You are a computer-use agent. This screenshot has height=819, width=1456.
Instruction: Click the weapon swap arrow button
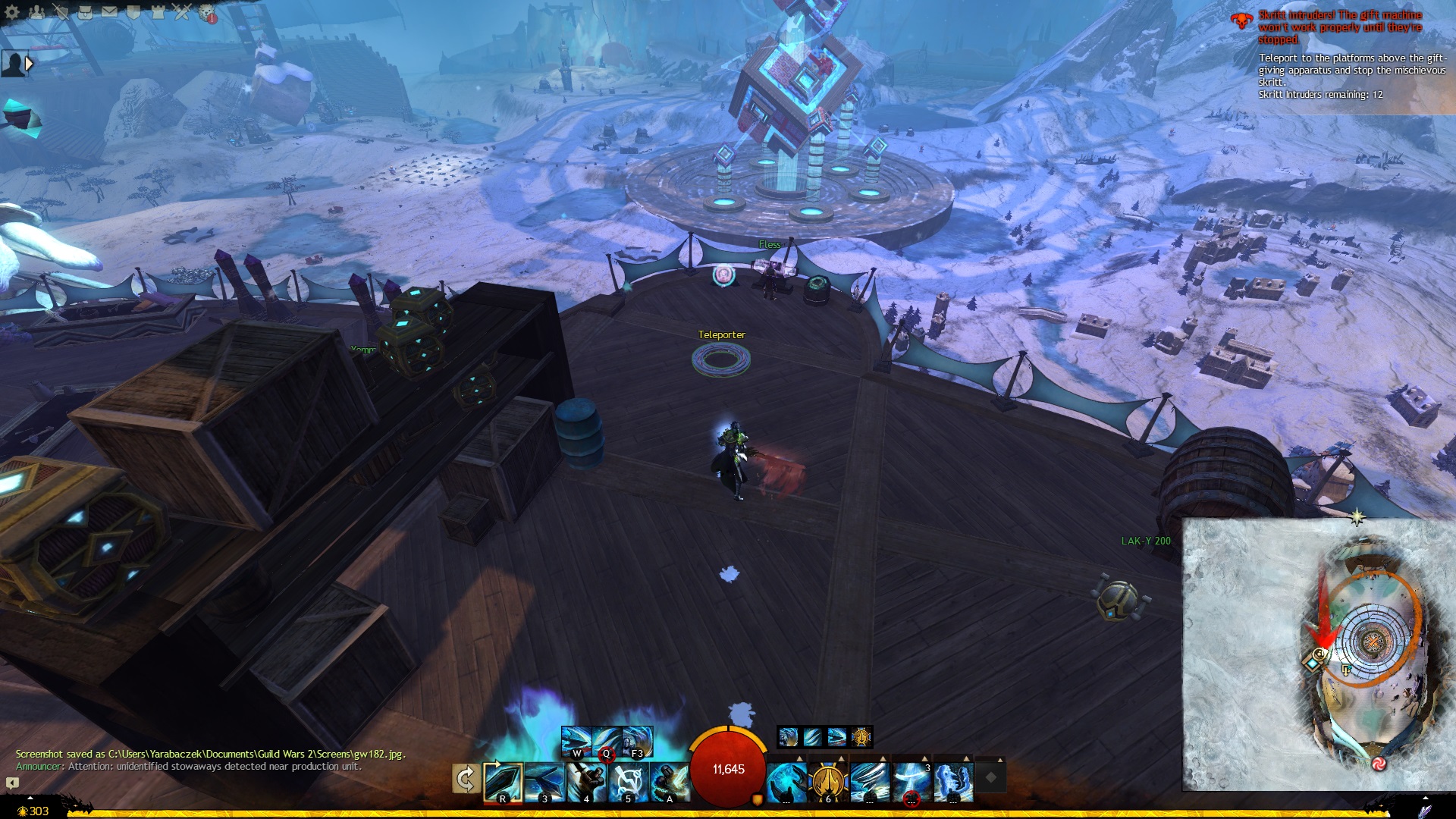465,779
